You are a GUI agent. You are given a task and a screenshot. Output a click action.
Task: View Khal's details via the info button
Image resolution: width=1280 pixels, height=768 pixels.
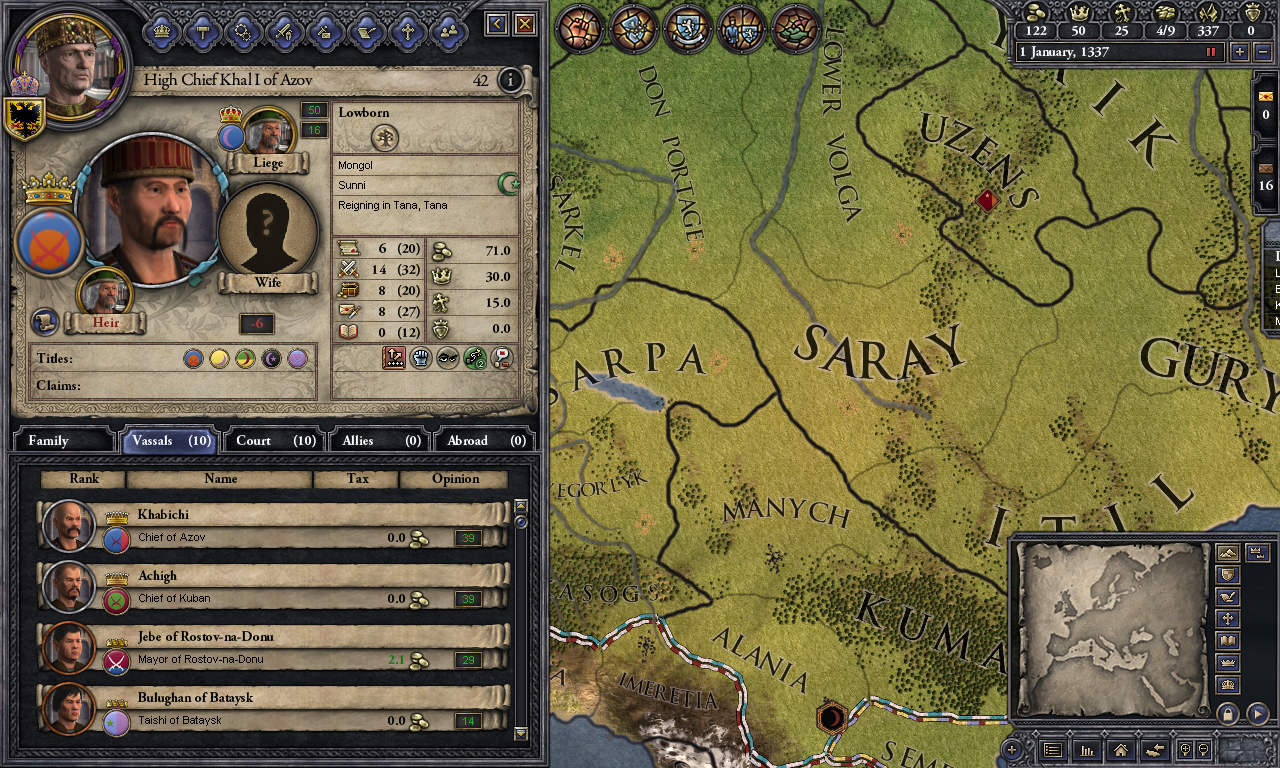(510, 81)
